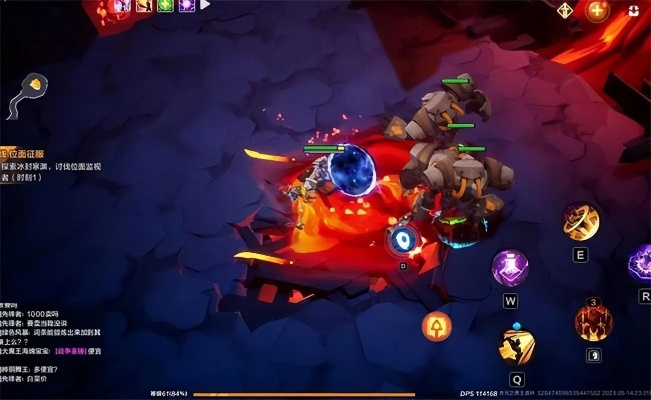Open the orange plus button at top right
Viewport: 651px width, 400px height.
[x=597, y=11]
